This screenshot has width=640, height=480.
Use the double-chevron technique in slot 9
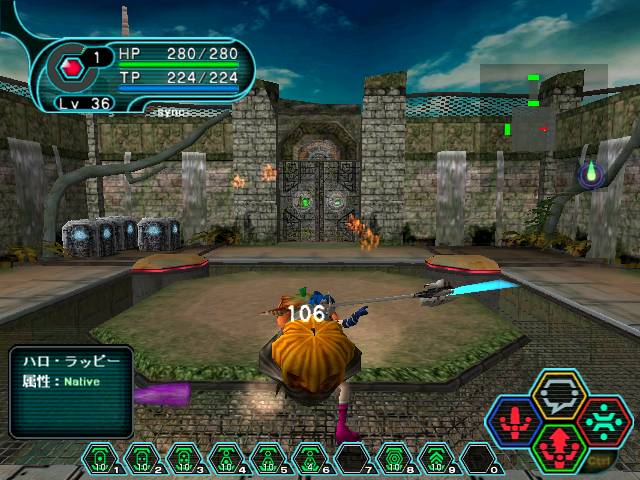(x=434, y=459)
